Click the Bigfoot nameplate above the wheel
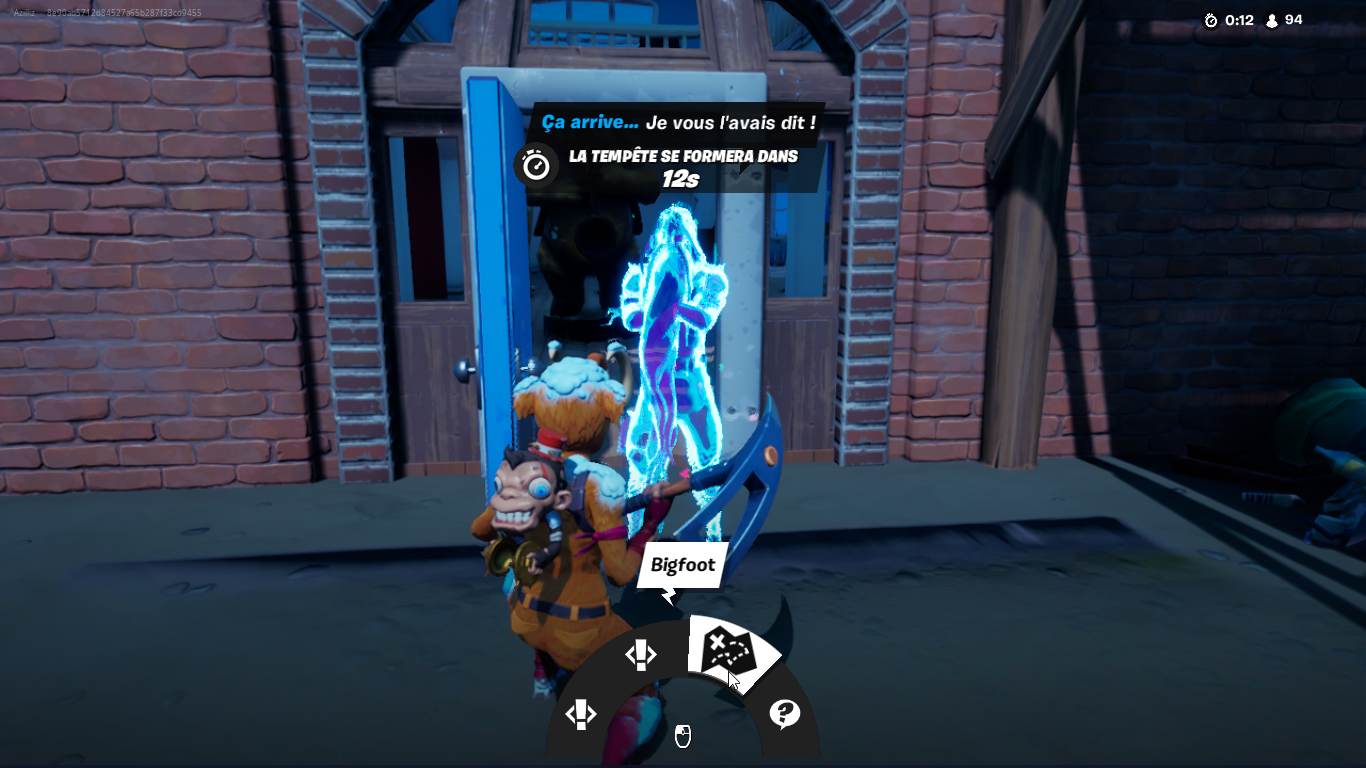1366x768 pixels. (x=681, y=566)
